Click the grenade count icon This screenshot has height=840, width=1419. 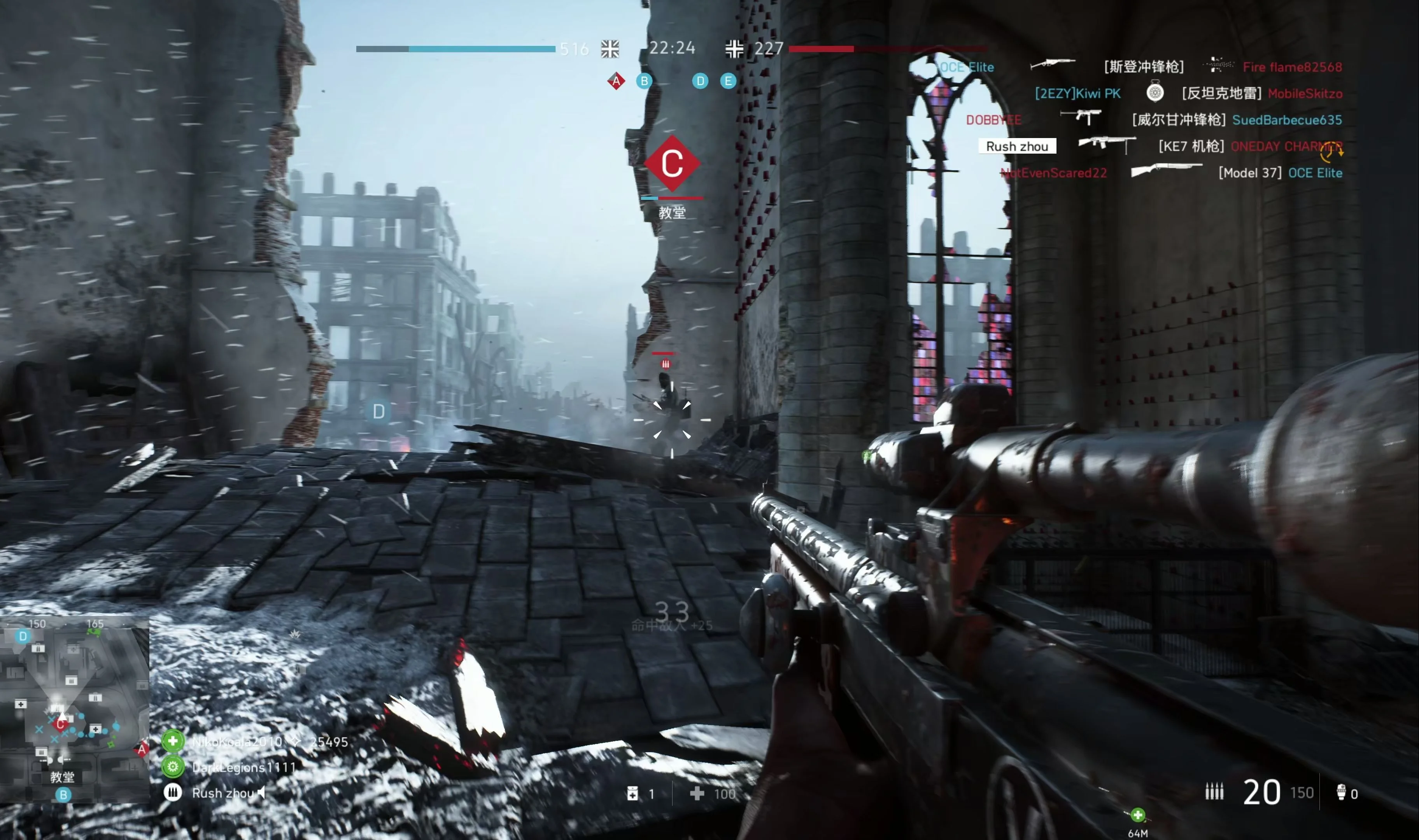pos(1340,793)
